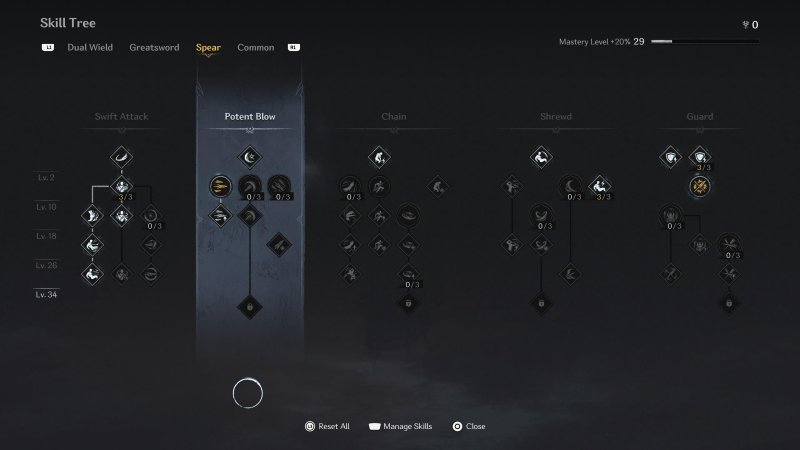Select the top Swift Attack skill node
The height and width of the screenshot is (450, 800).
pos(121,156)
